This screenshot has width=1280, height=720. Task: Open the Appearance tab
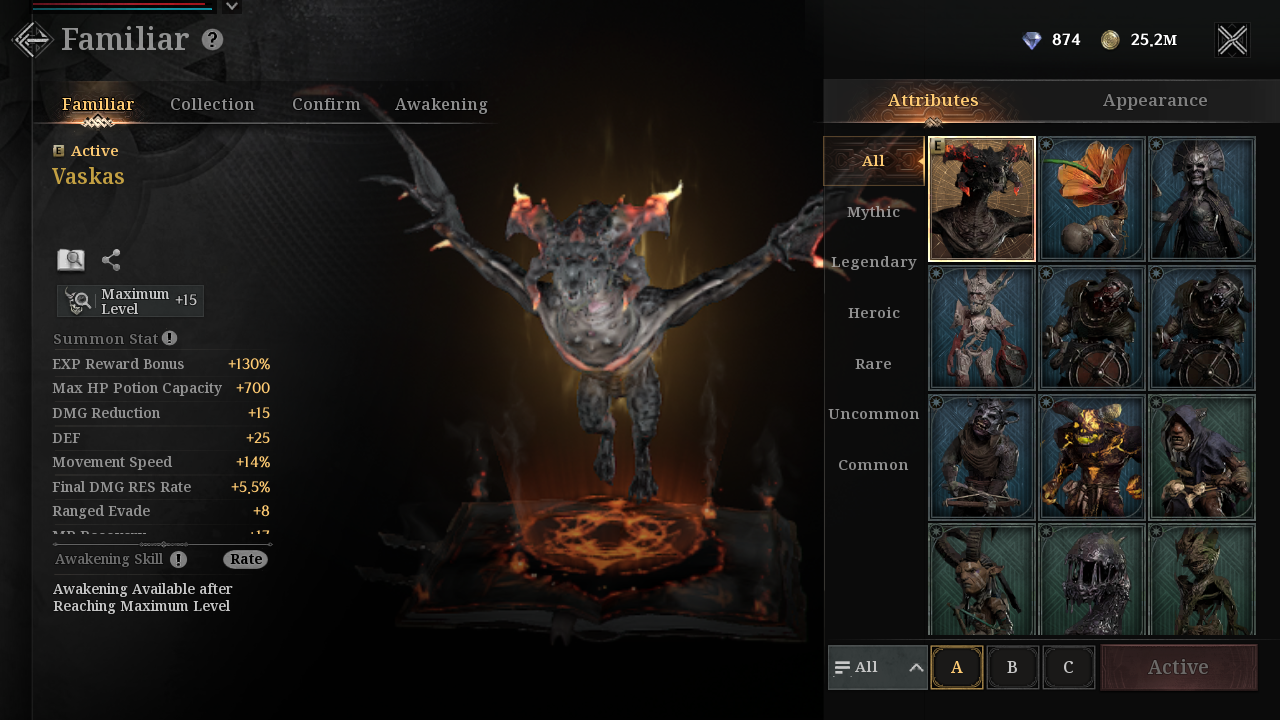pyautogui.click(x=1155, y=100)
